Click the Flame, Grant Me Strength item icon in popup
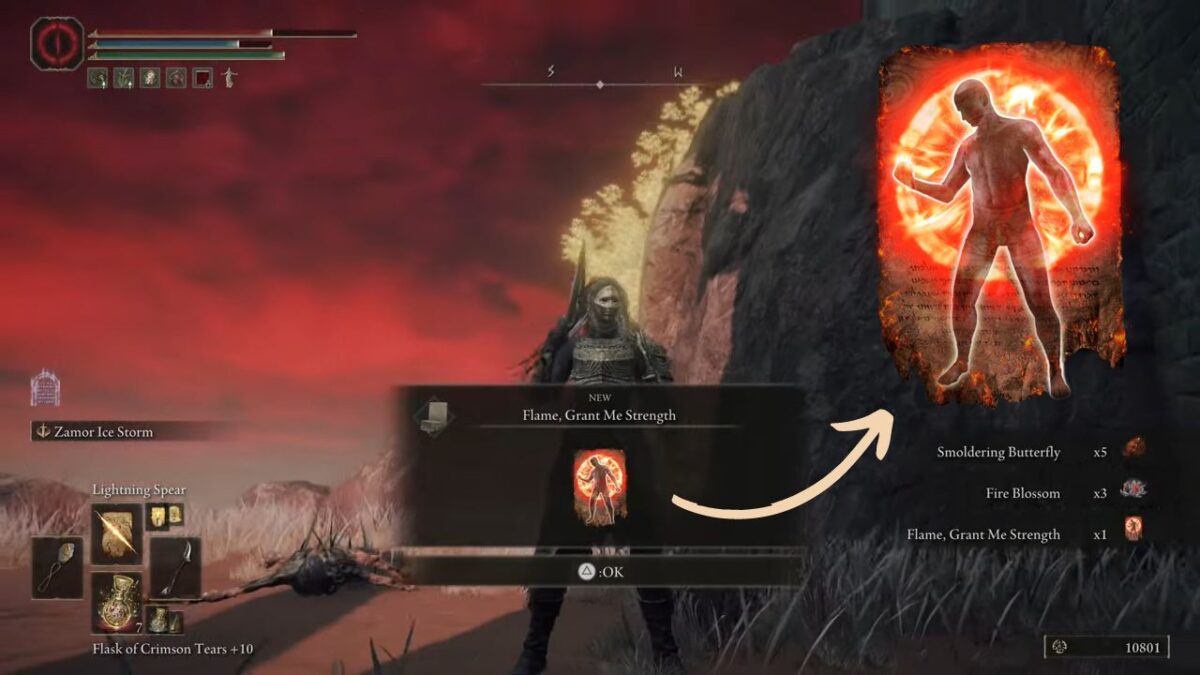 point(600,487)
